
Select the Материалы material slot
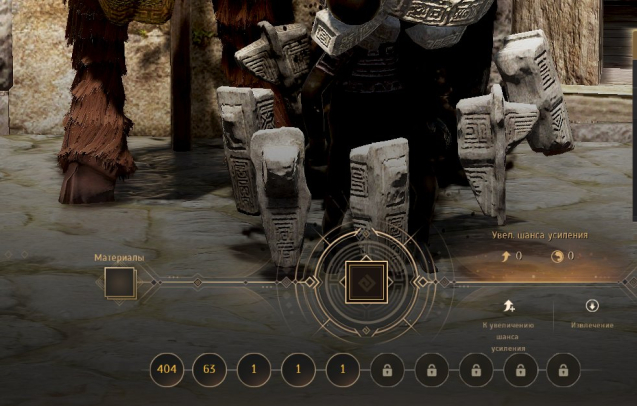119,283
